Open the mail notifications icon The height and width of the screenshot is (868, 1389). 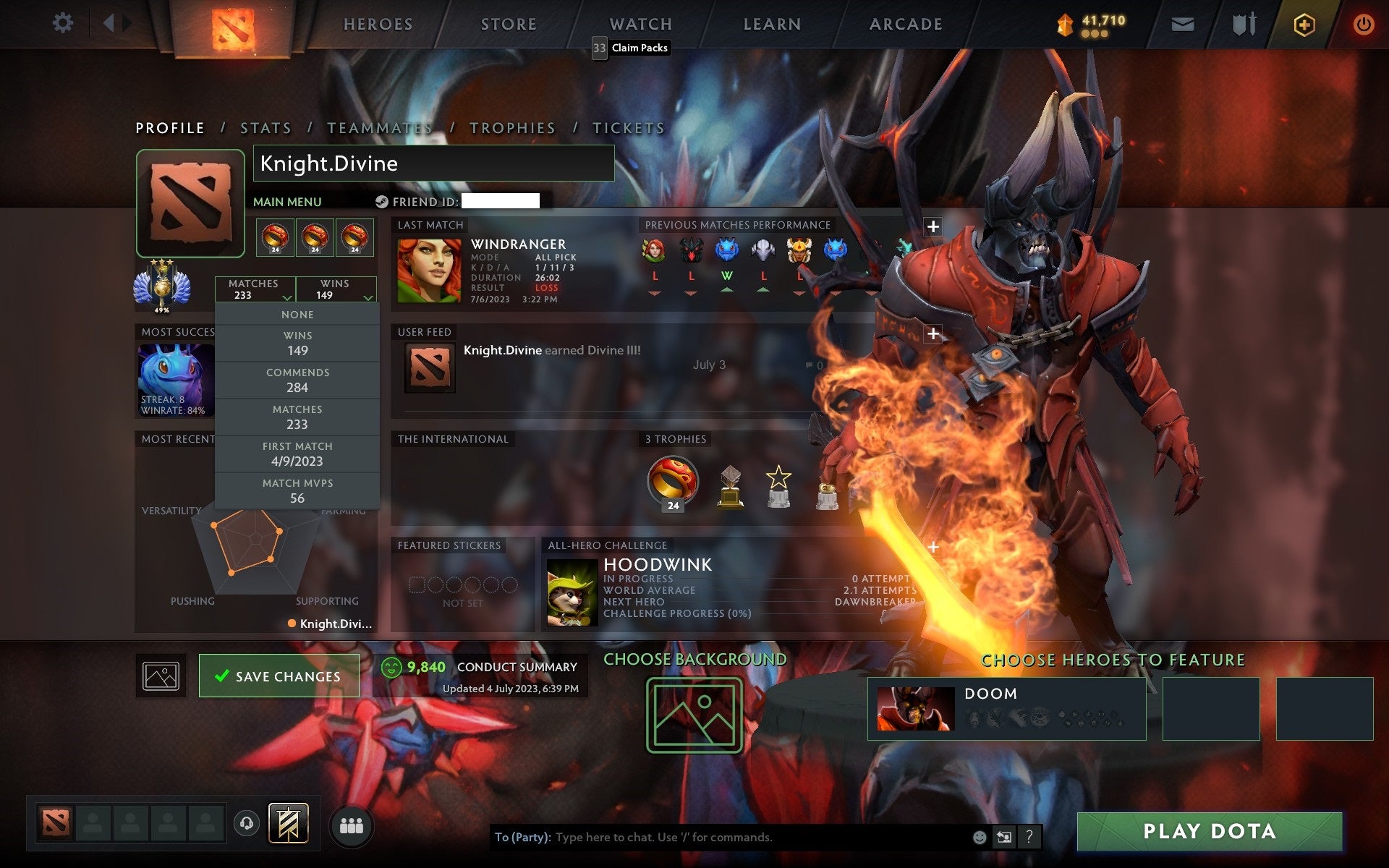pyautogui.click(x=1182, y=23)
